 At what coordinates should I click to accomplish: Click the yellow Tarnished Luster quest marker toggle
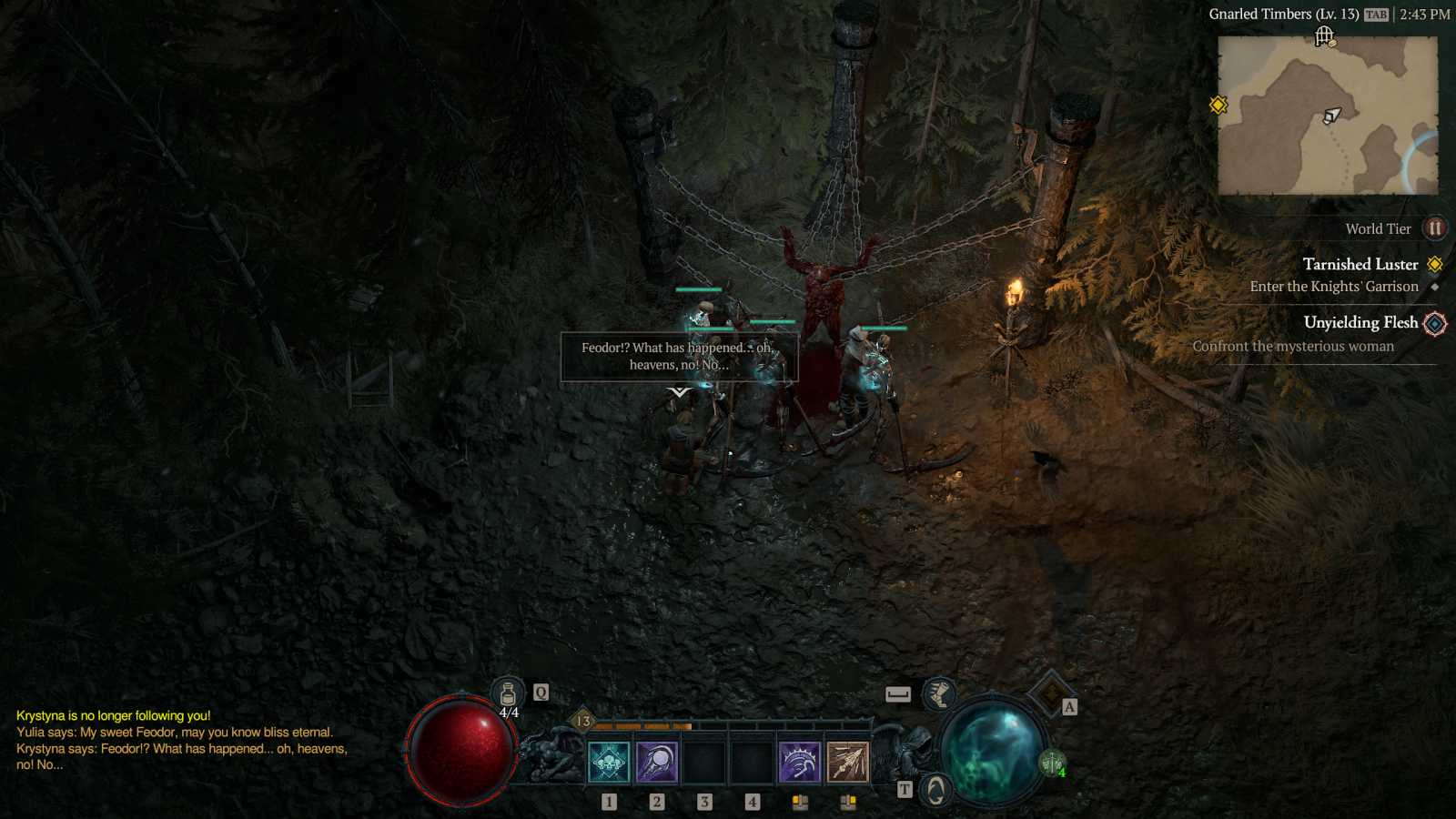click(x=1436, y=264)
